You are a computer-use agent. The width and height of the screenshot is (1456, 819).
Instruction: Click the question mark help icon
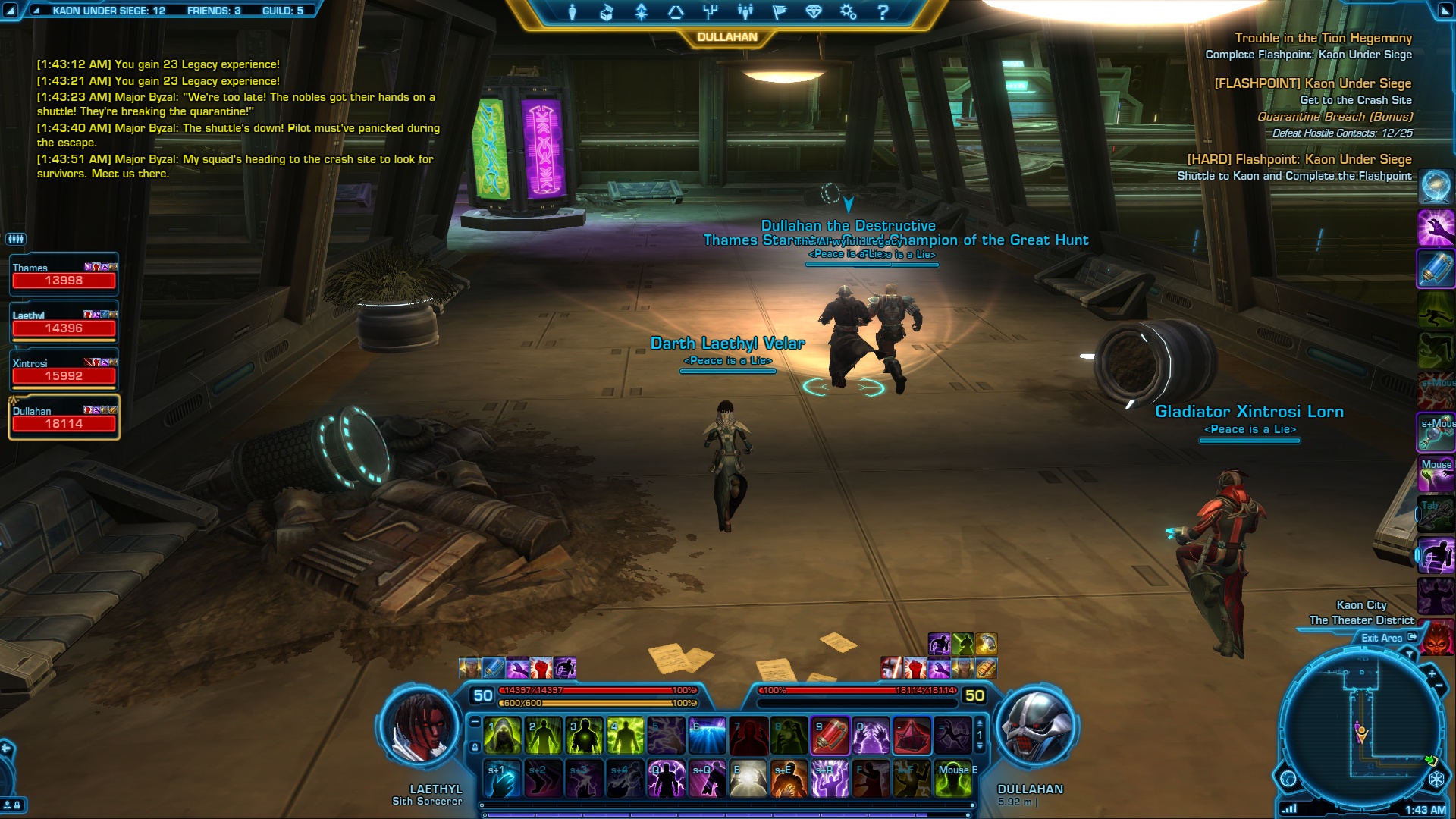[x=883, y=12]
